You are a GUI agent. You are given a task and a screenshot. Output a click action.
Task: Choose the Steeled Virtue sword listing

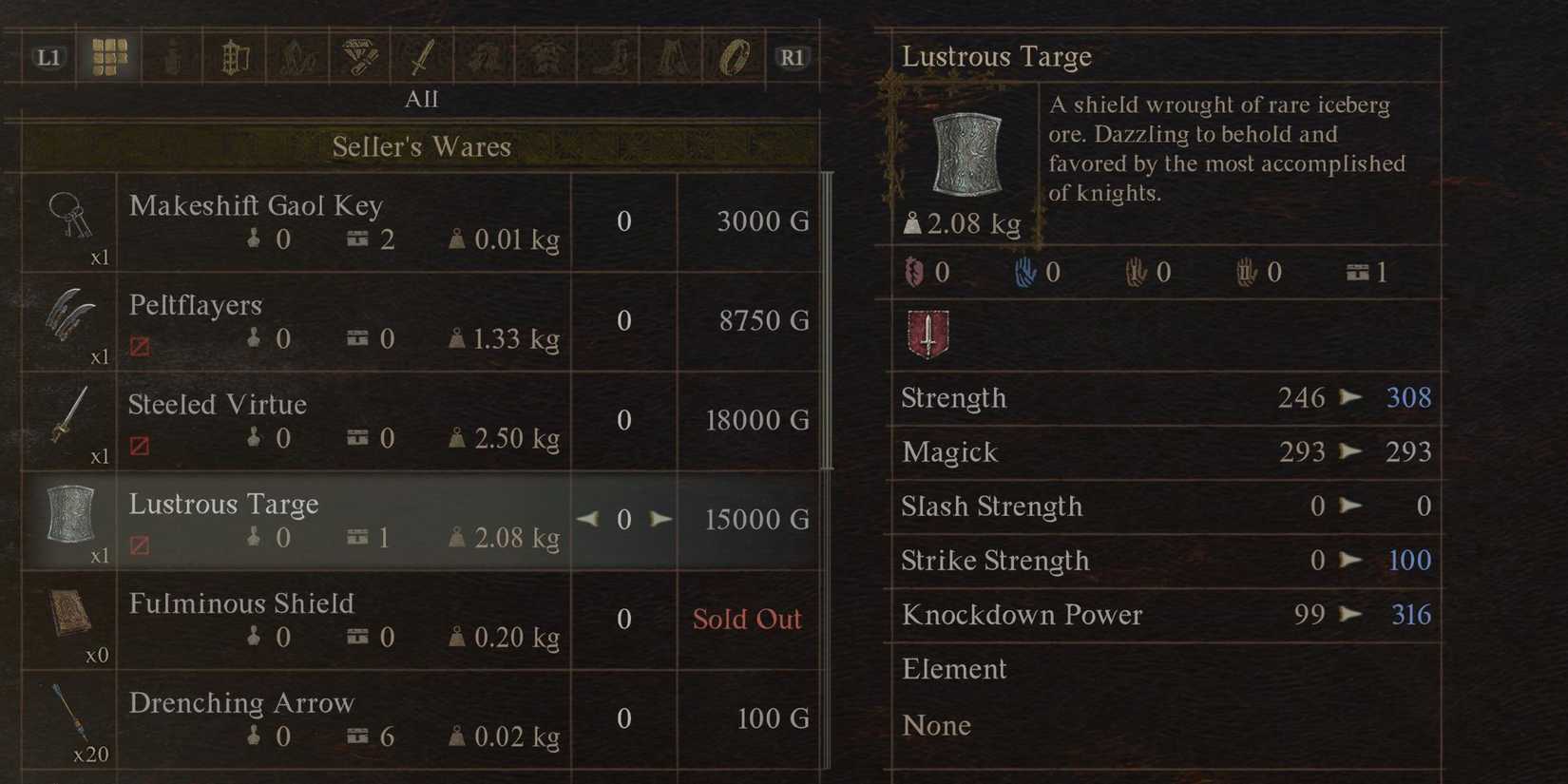[333, 420]
